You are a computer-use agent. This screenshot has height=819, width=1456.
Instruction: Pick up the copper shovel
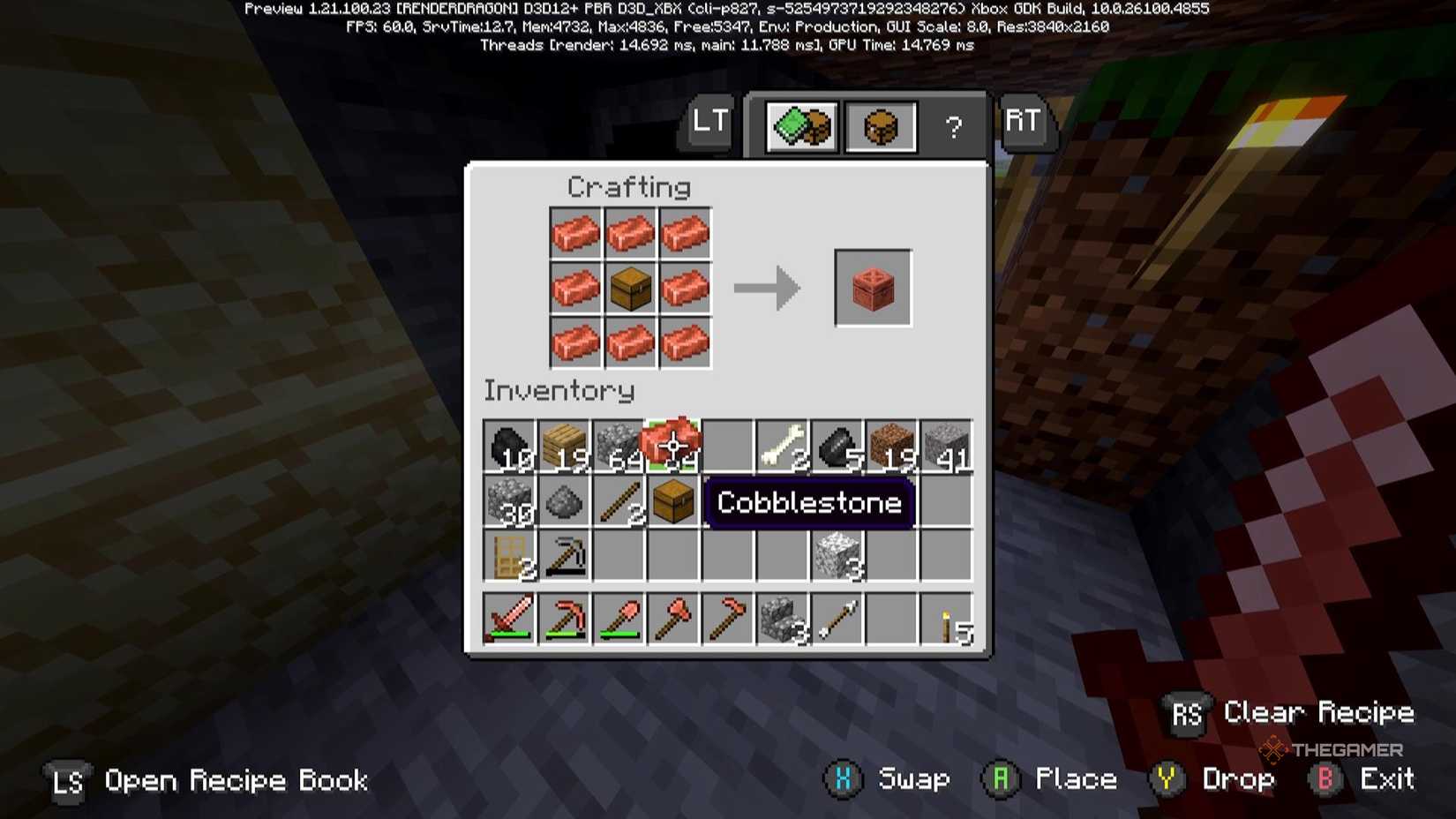(619, 618)
